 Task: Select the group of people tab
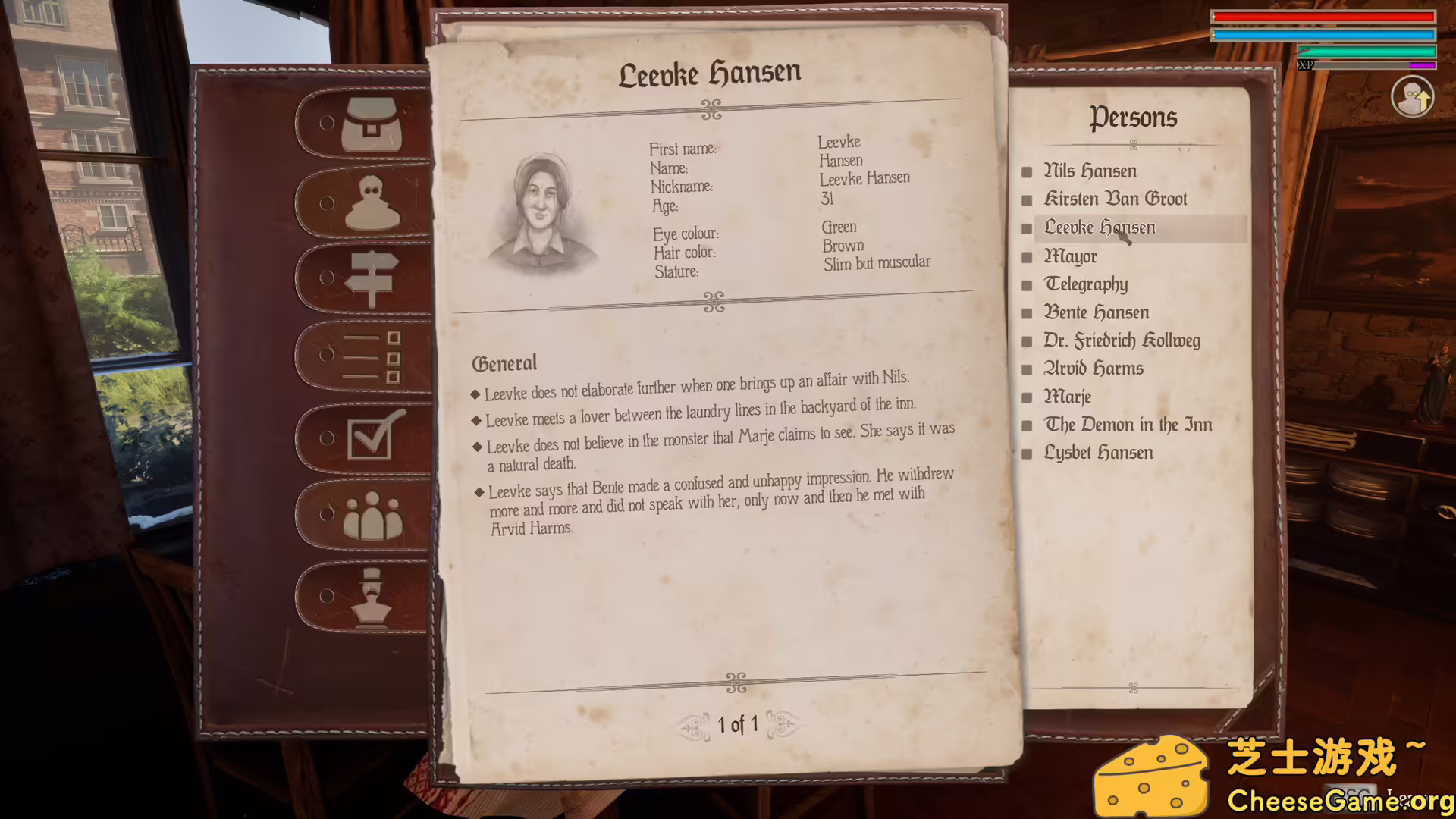[372, 516]
